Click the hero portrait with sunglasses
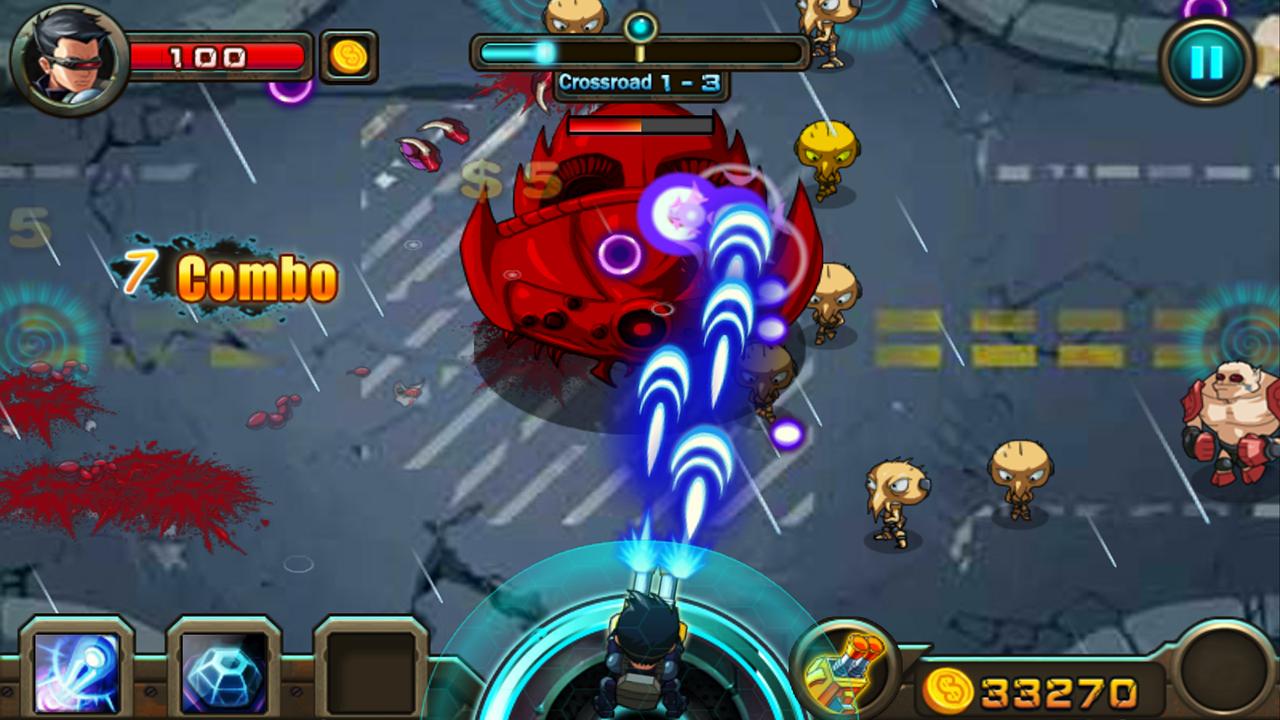This screenshot has width=1280, height=720. [68, 58]
